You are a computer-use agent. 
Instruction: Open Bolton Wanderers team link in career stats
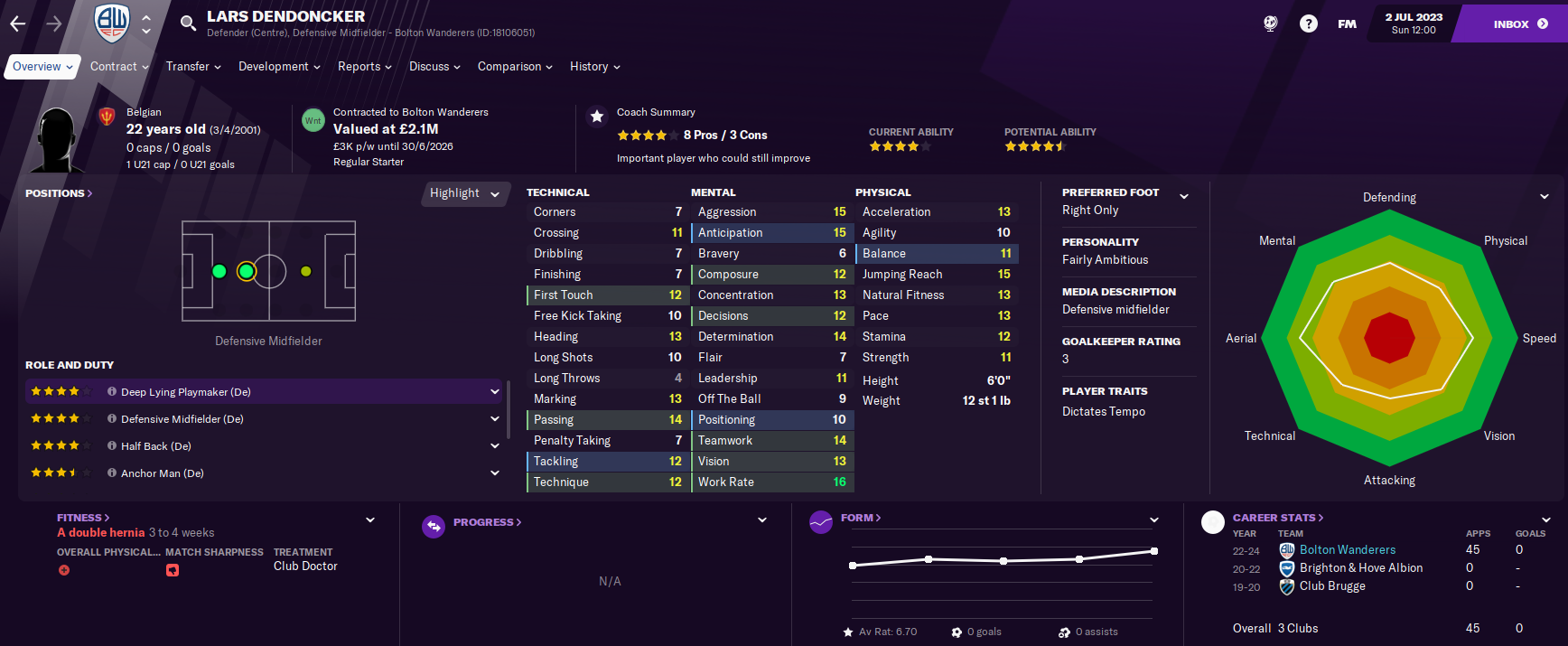click(x=1347, y=550)
